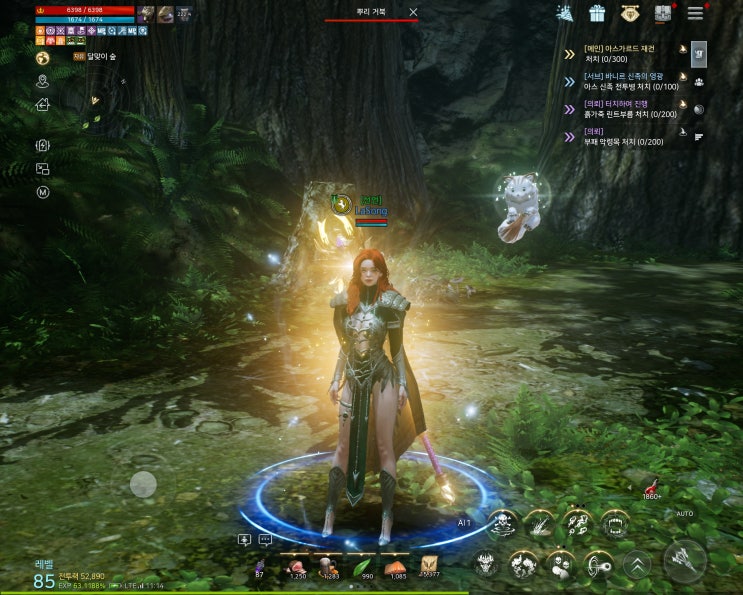Viewport: 743px width, 595px height.
Task: Open the gift box rewards icon
Action: (597, 13)
